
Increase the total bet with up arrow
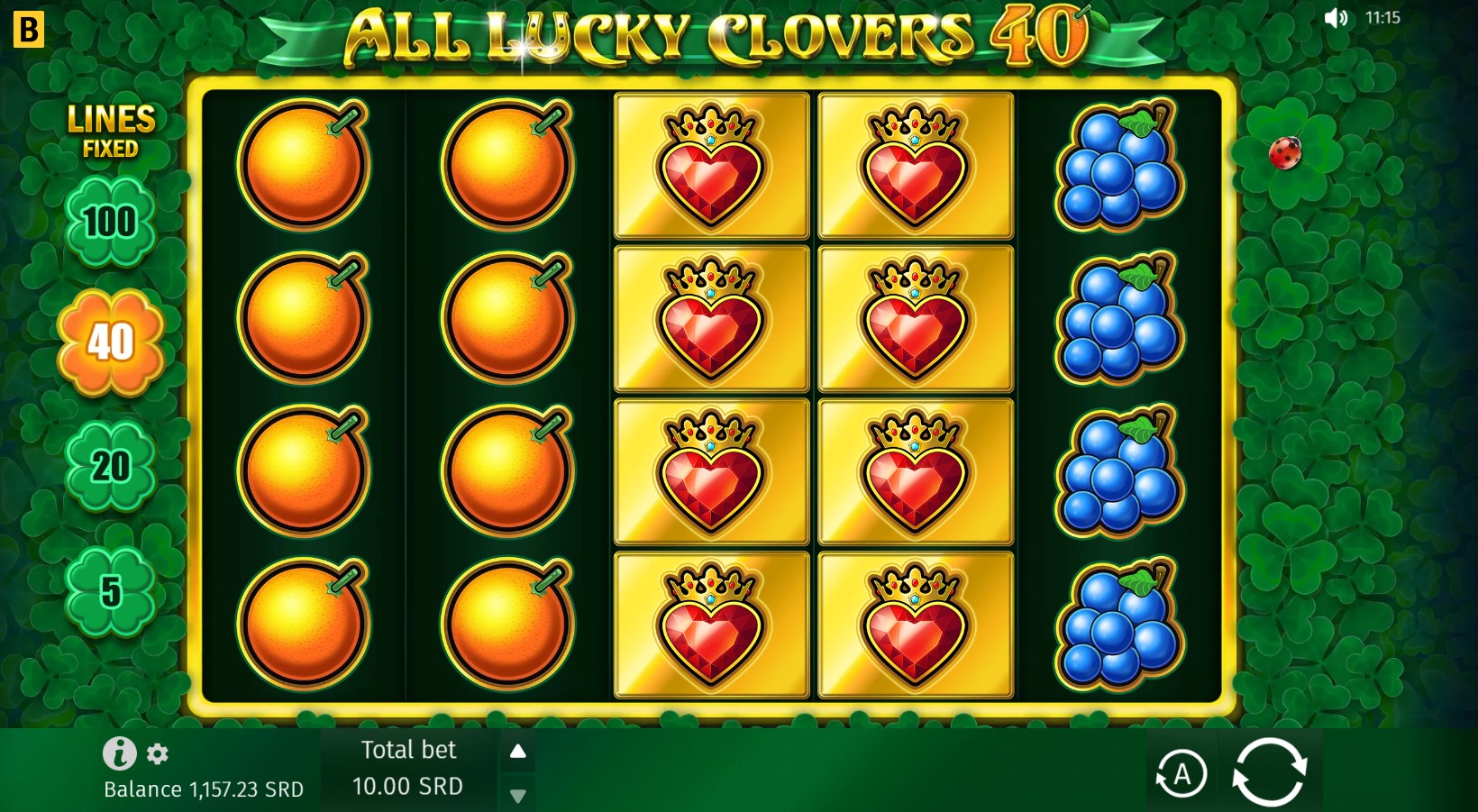518,749
